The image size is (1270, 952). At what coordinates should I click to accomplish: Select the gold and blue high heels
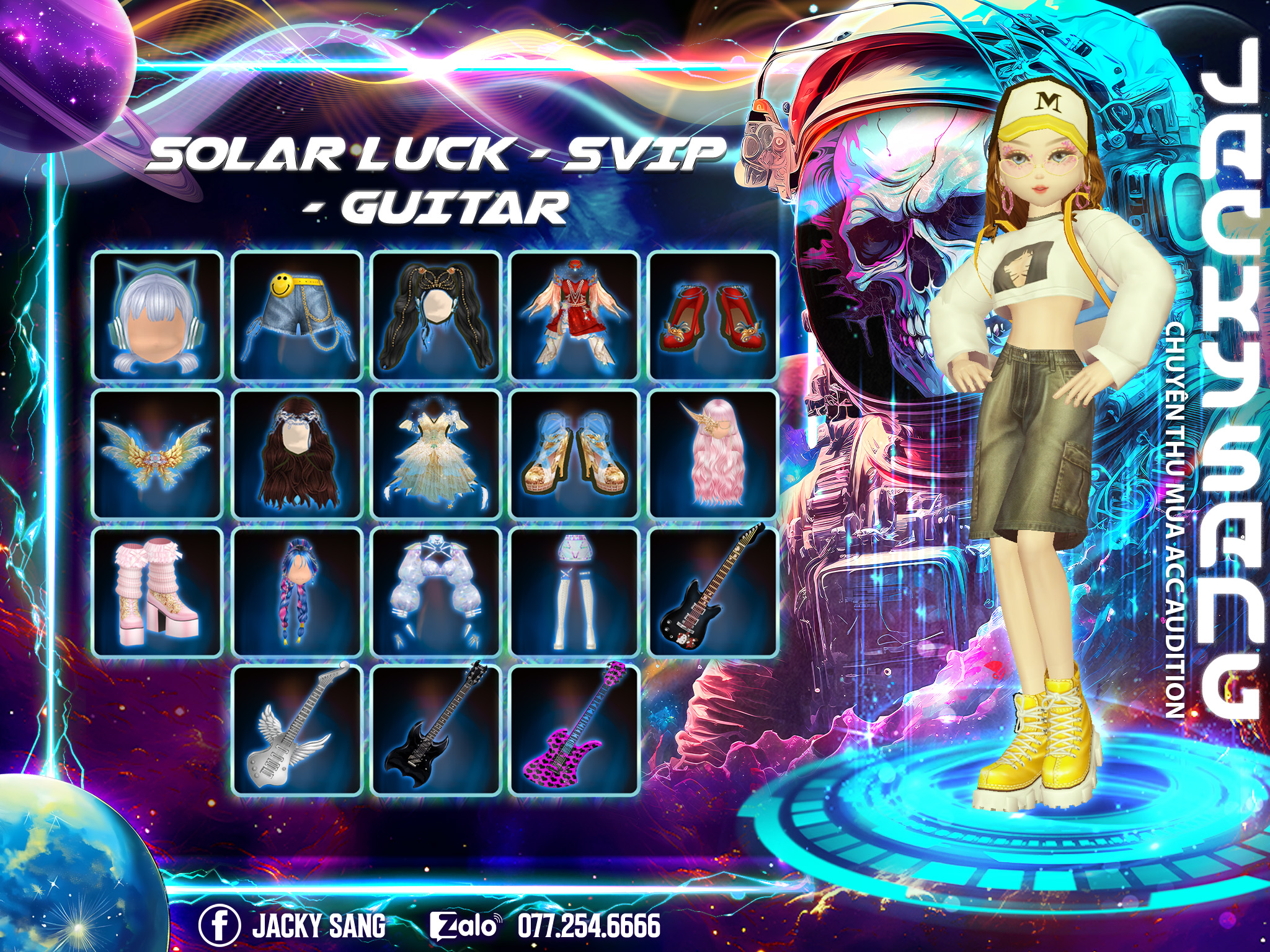(x=575, y=454)
